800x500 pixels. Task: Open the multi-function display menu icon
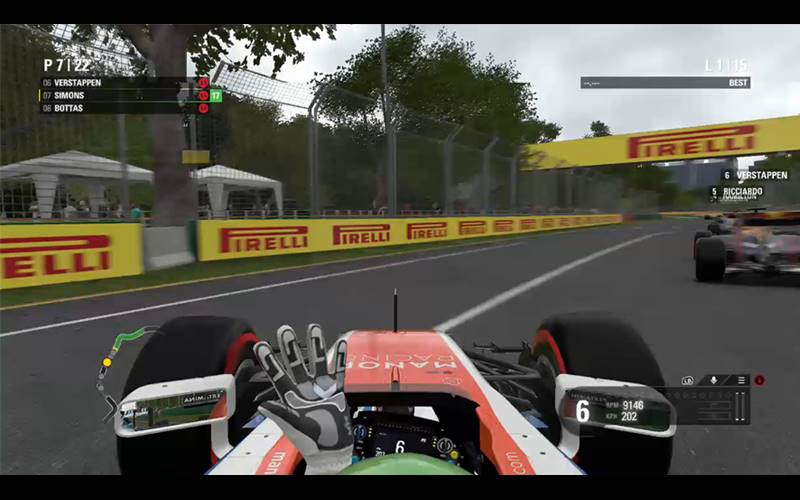pyautogui.click(x=741, y=380)
